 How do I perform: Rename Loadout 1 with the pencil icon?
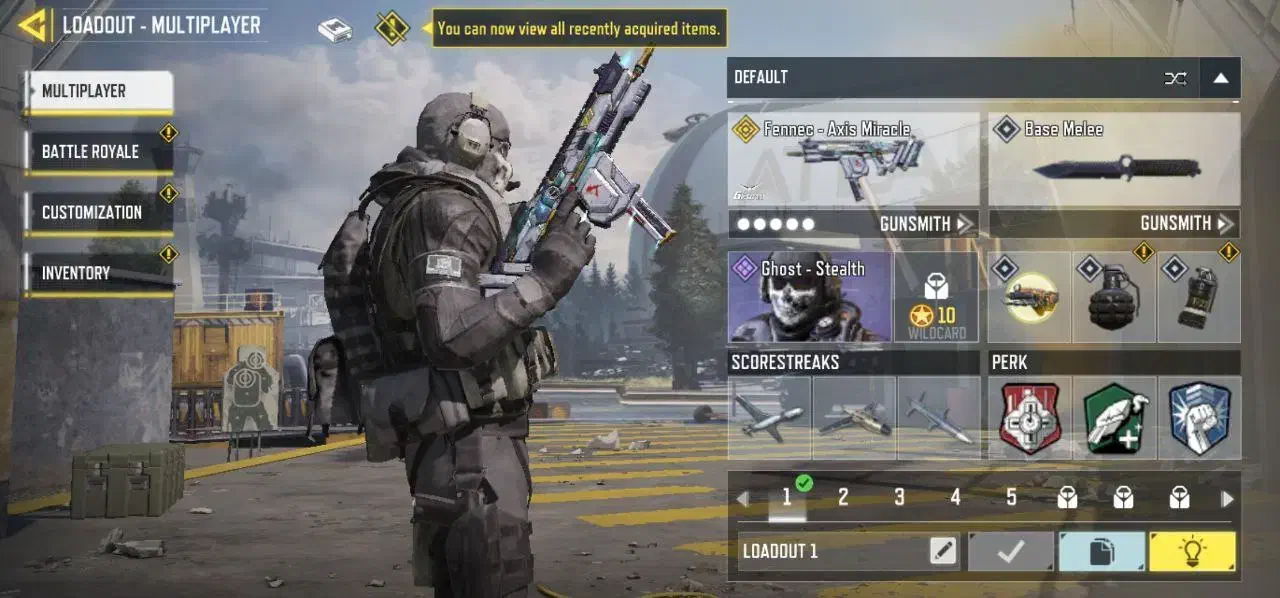(x=942, y=551)
